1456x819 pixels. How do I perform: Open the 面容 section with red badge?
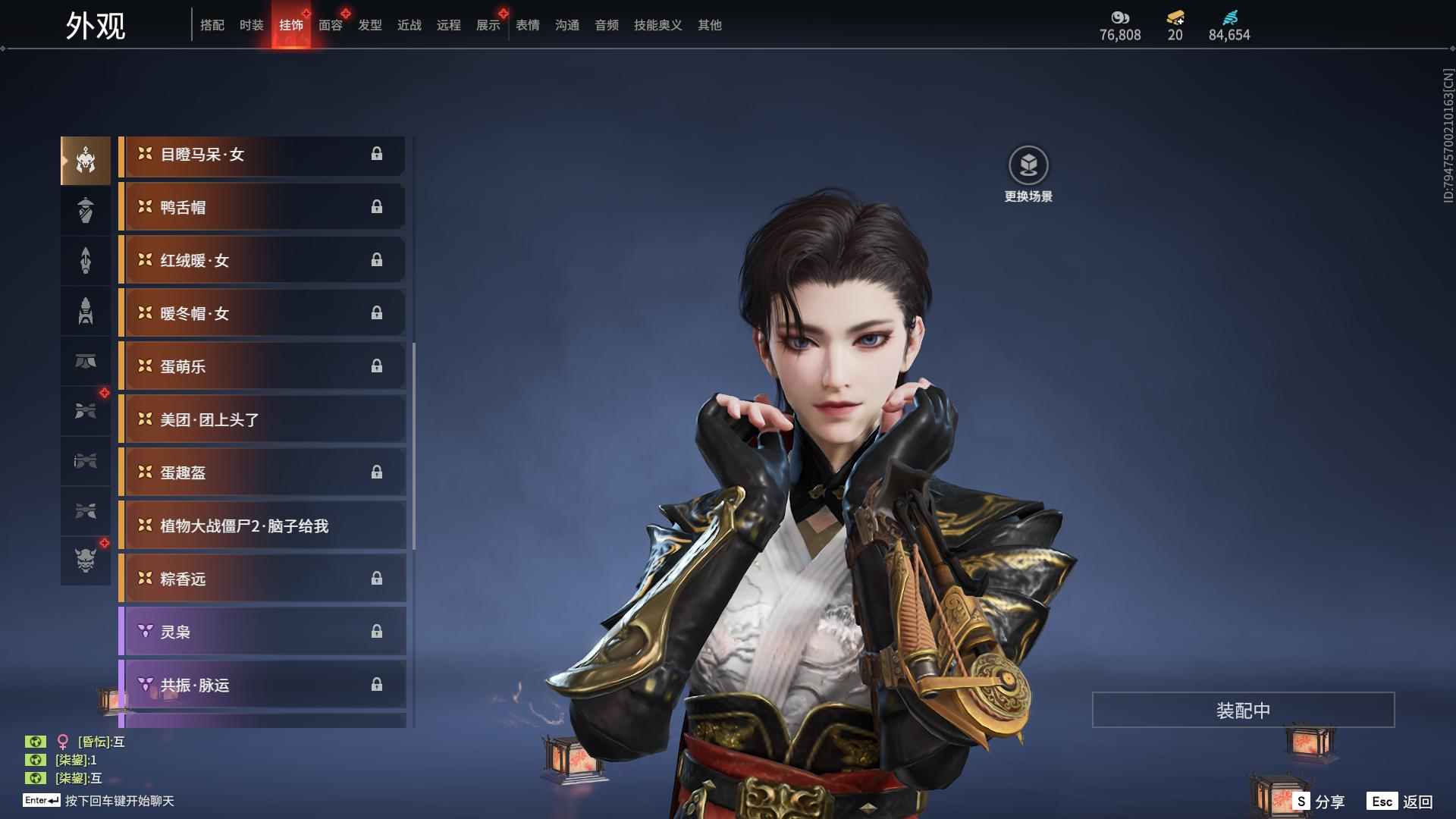click(330, 24)
